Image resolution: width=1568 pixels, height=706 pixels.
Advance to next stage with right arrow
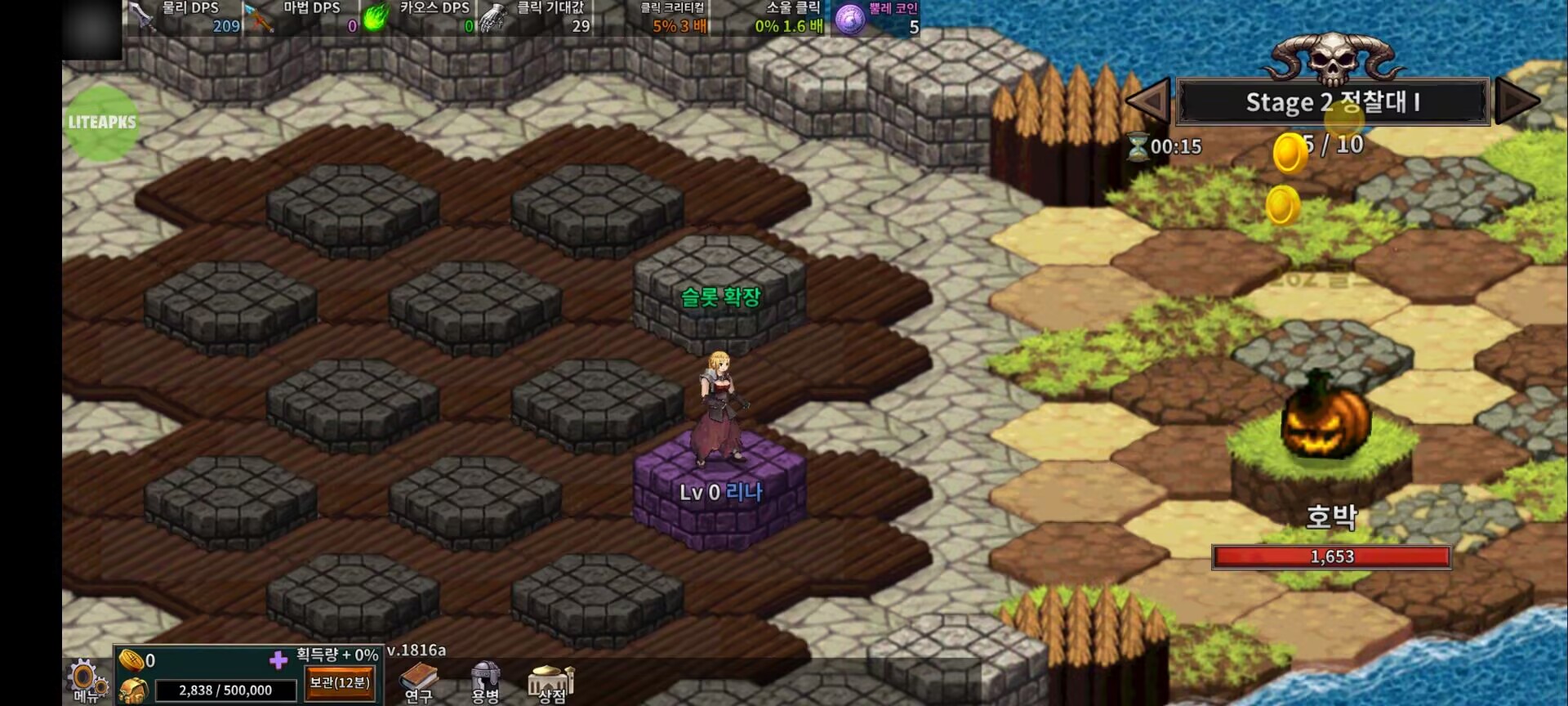[1517, 101]
